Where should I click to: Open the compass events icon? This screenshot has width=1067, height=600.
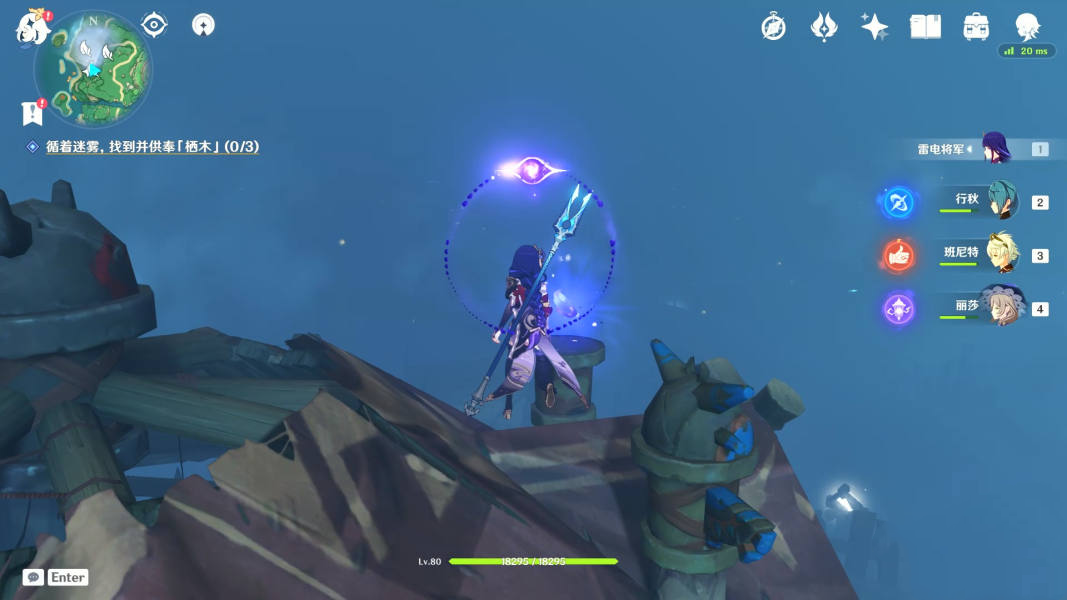point(773,27)
